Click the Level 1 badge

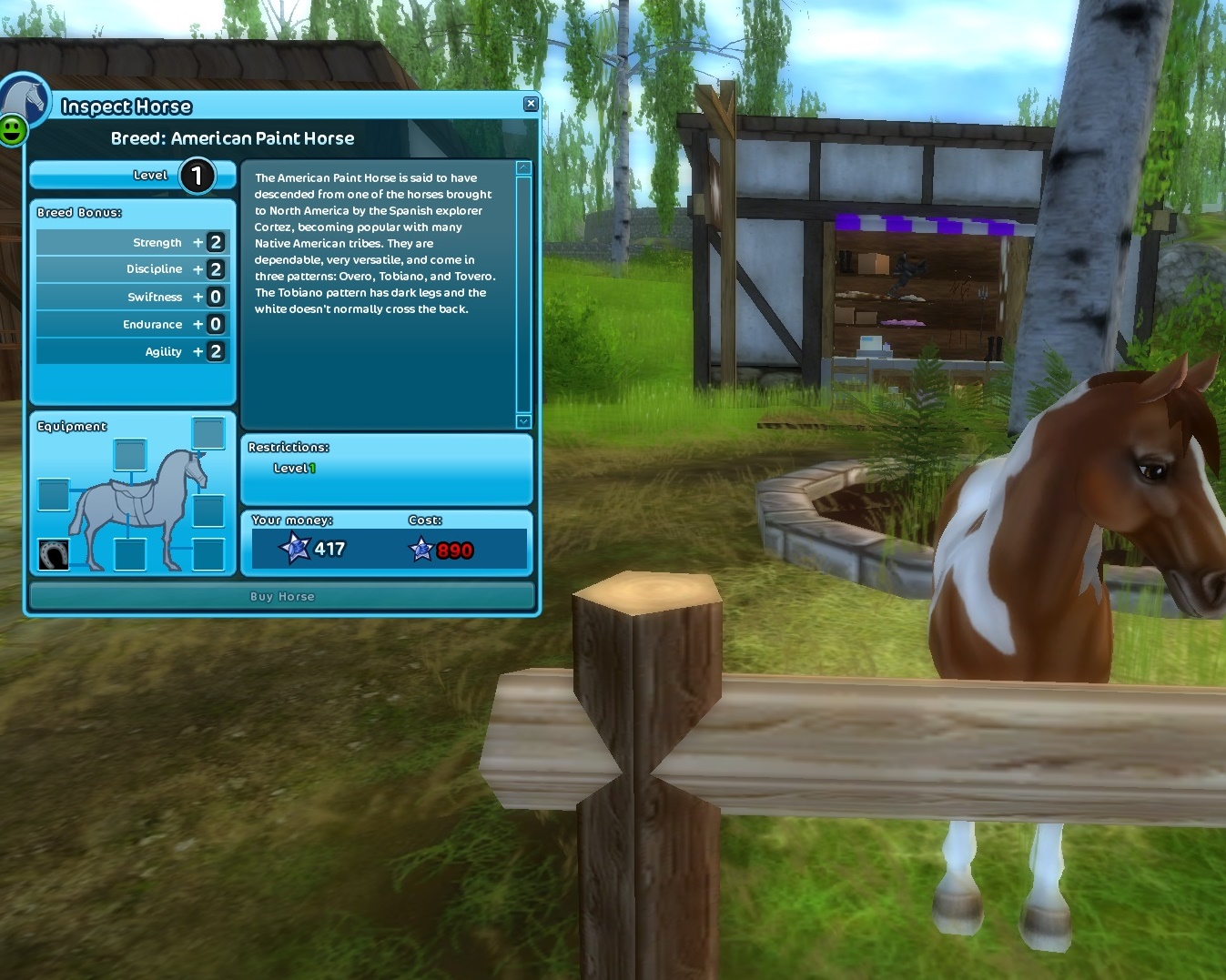pyautogui.click(x=197, y=175)
